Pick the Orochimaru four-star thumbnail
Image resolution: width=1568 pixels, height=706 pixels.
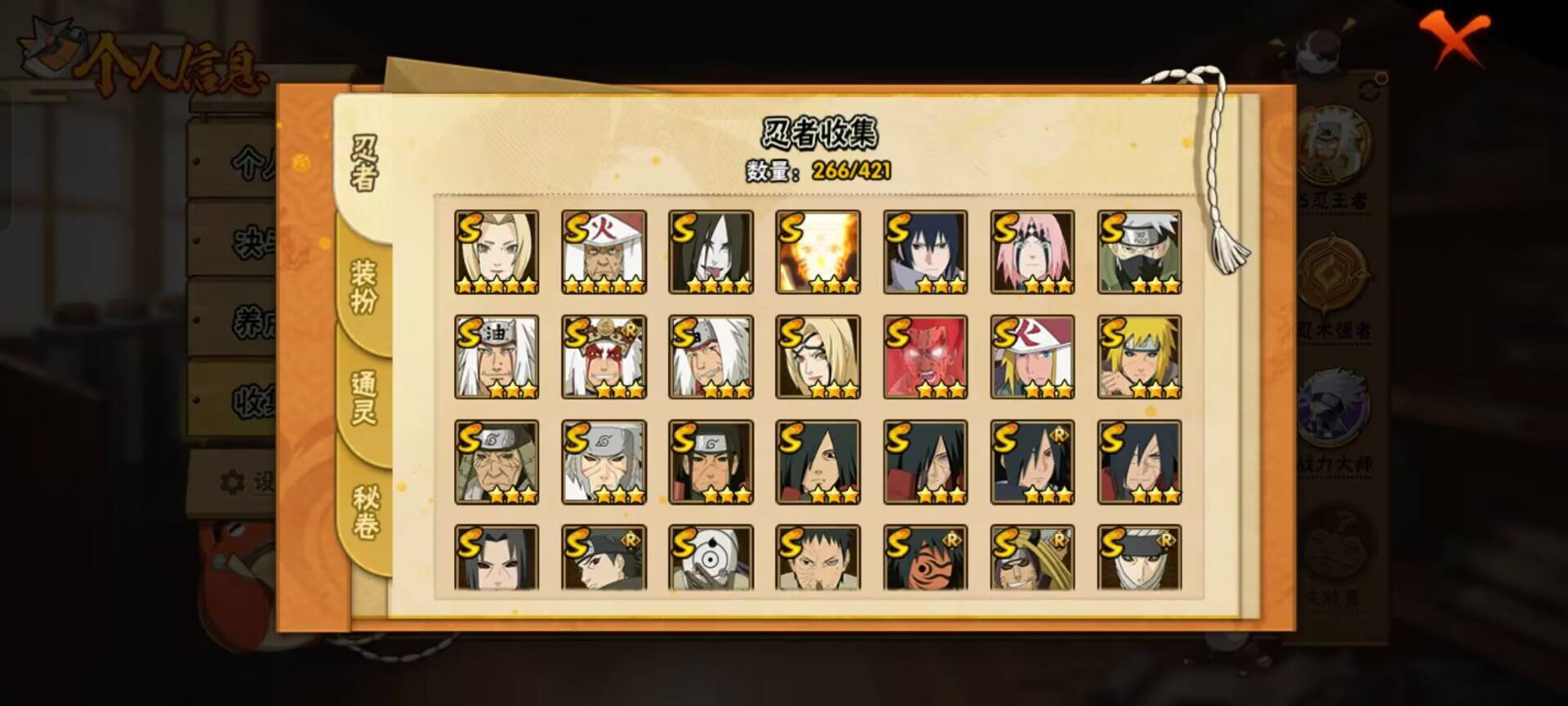tap(710, 249)
